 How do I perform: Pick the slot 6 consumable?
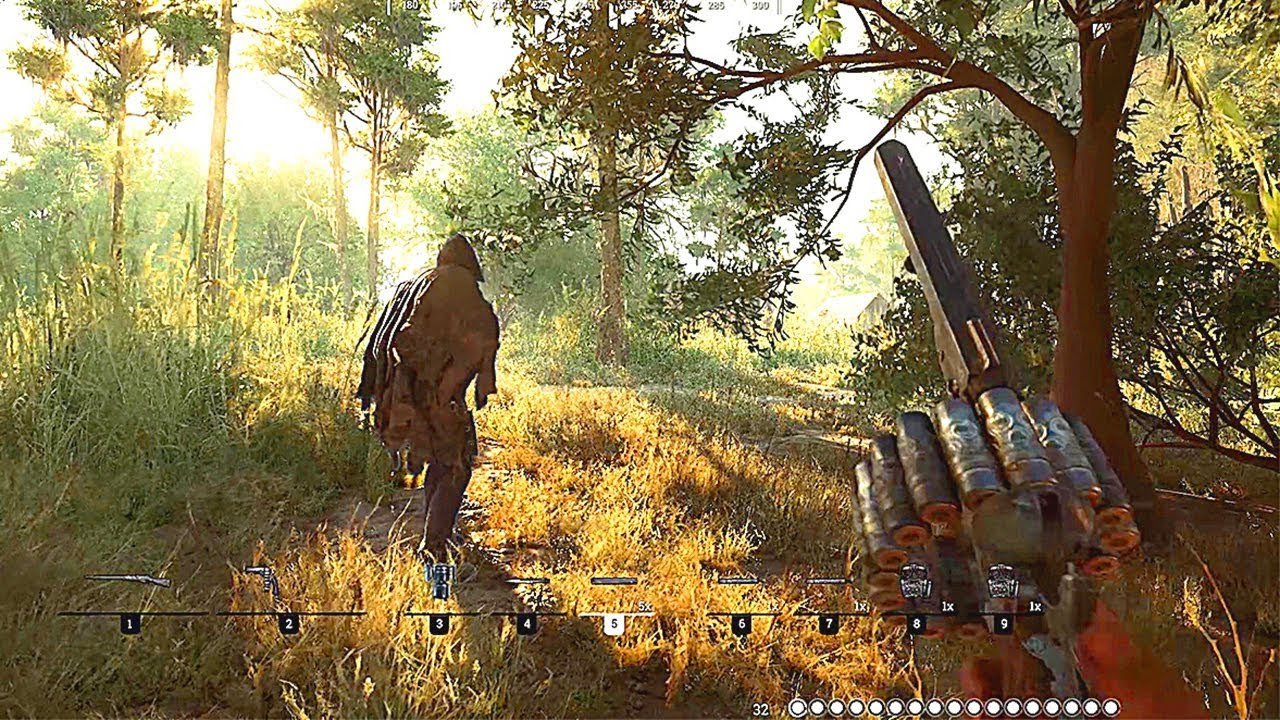[x=738, y=581]
